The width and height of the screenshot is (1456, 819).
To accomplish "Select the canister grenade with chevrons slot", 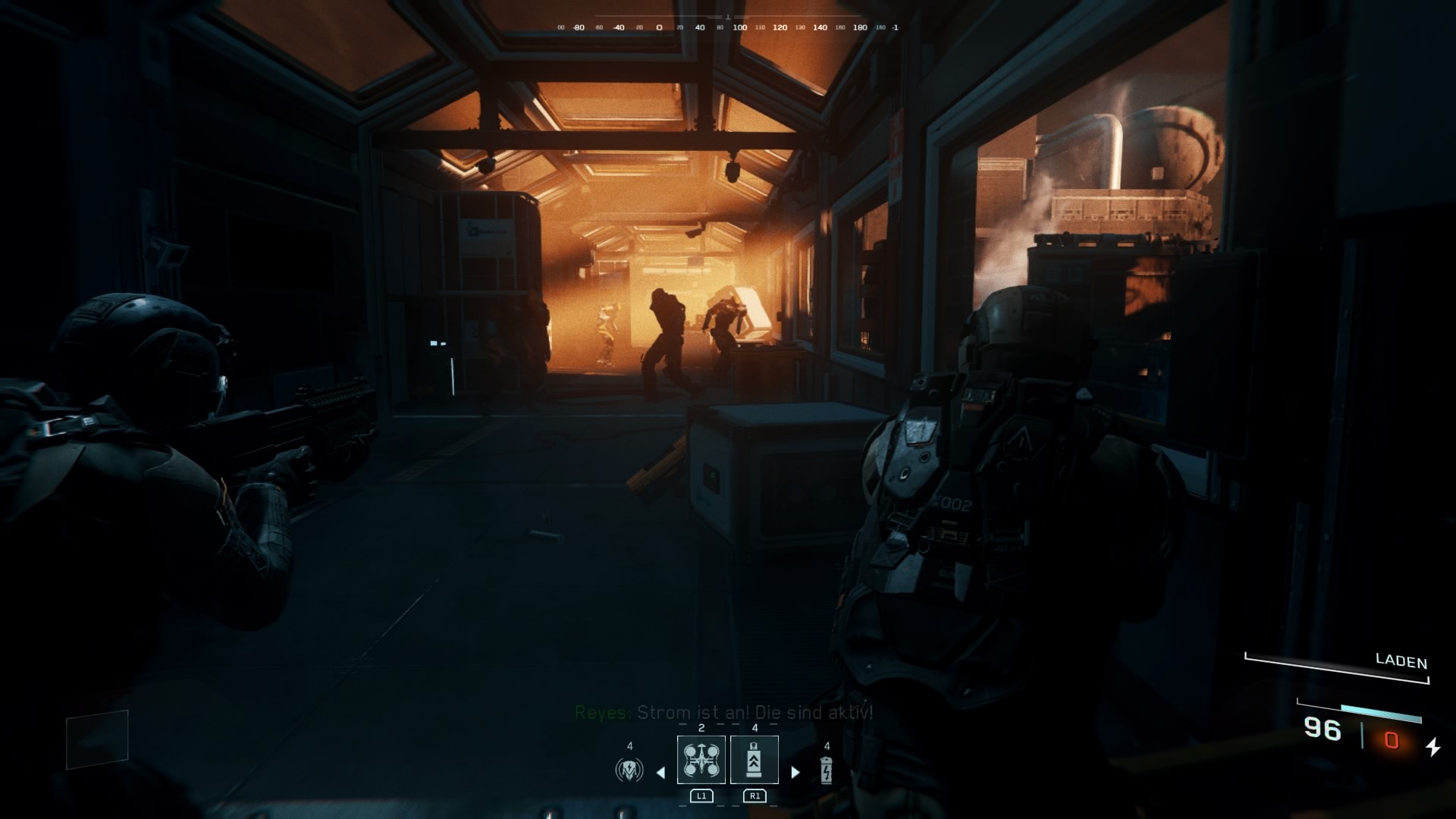I will pyautogui.click(x=754, y=760).
